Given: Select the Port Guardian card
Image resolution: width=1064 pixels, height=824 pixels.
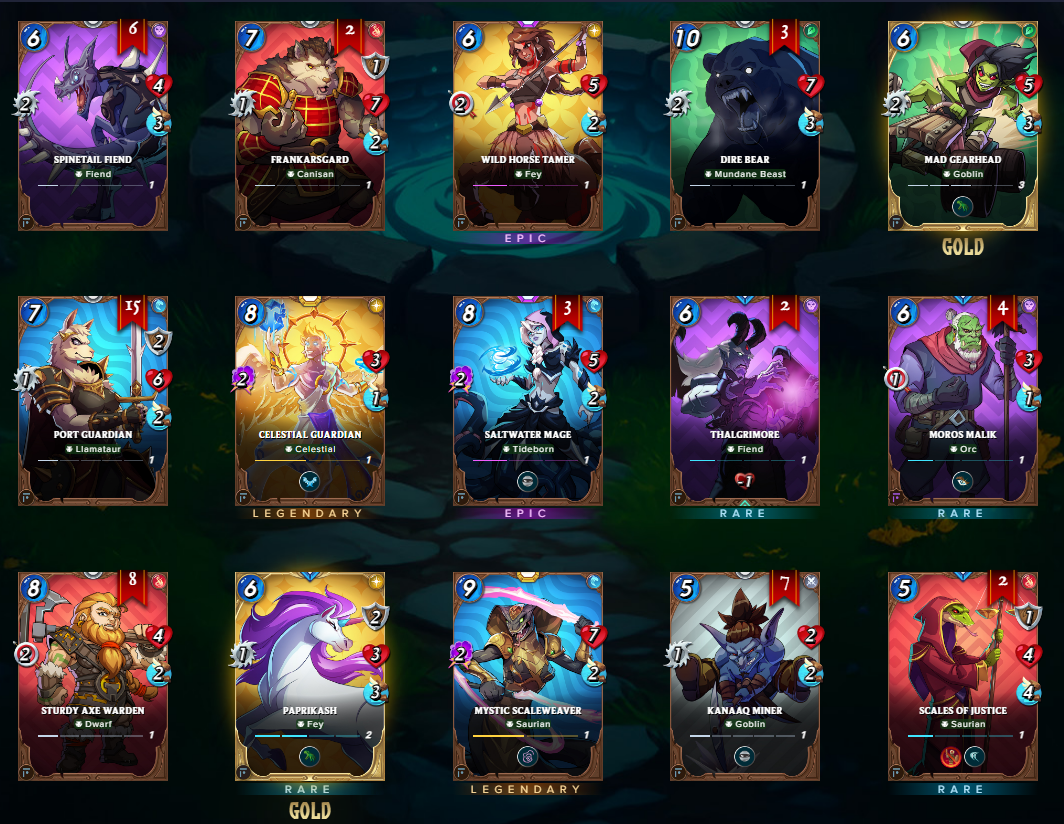Looking at the screenshot, I should tap(92, 400).
